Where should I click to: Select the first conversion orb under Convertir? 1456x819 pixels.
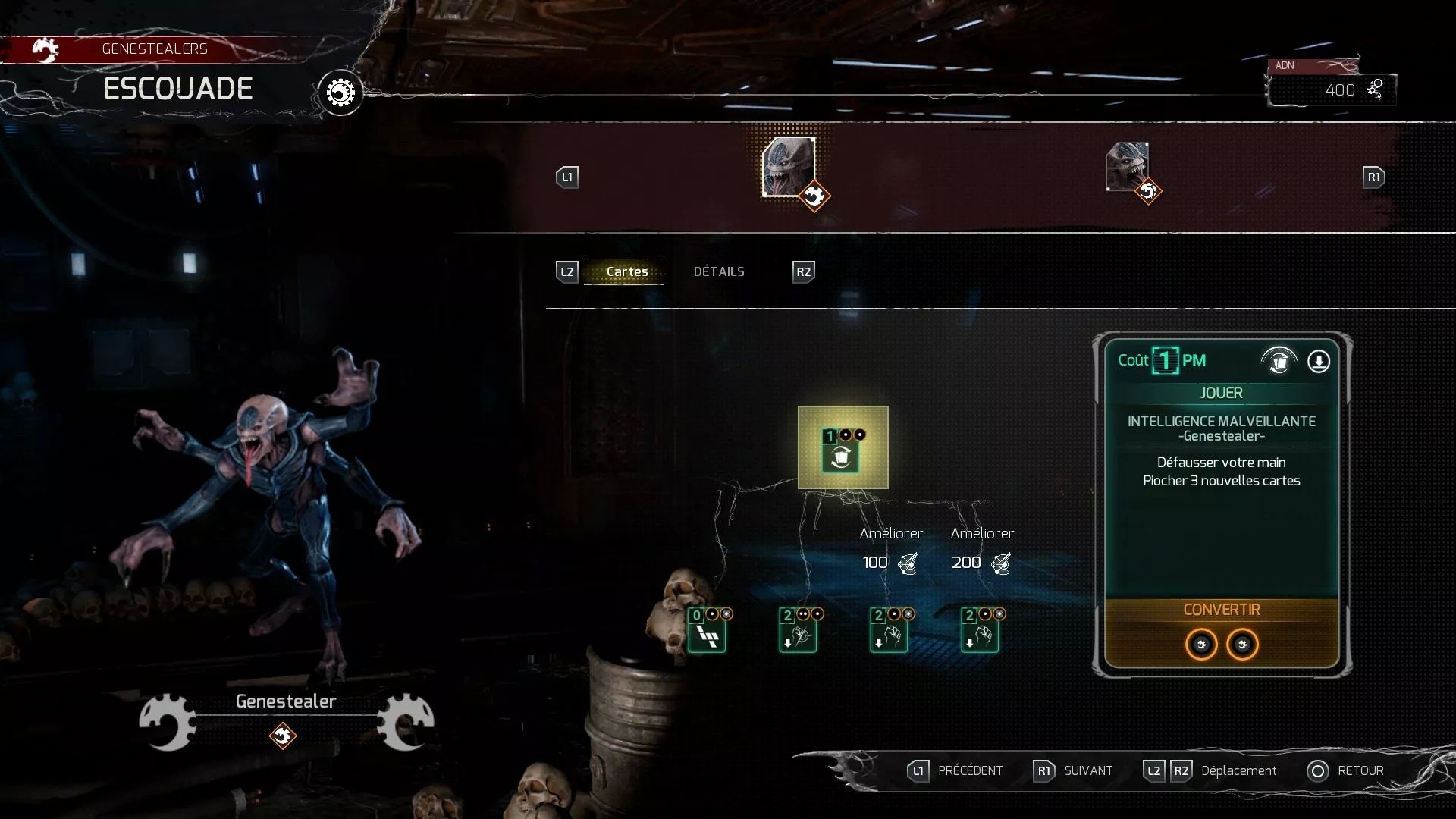(1200, 645)
